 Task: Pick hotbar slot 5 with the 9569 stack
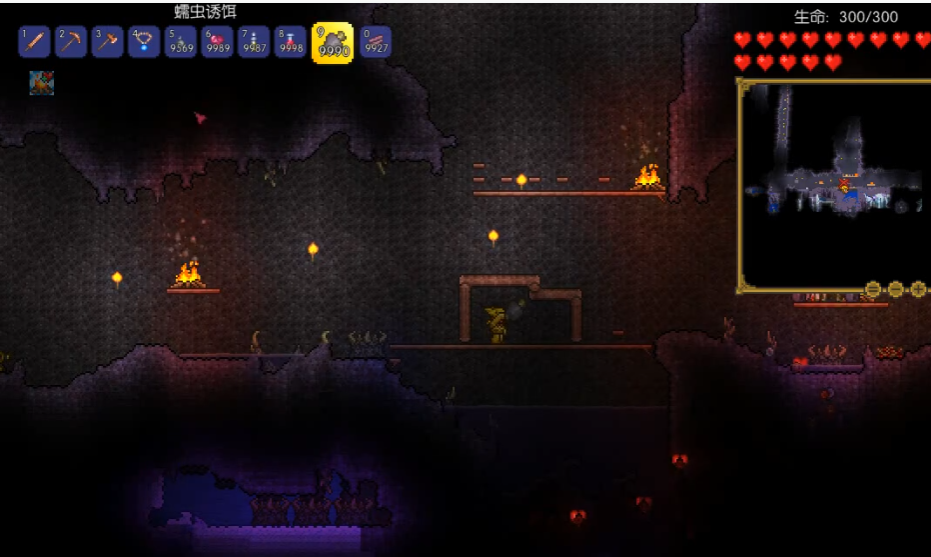[x=180, y=42]
